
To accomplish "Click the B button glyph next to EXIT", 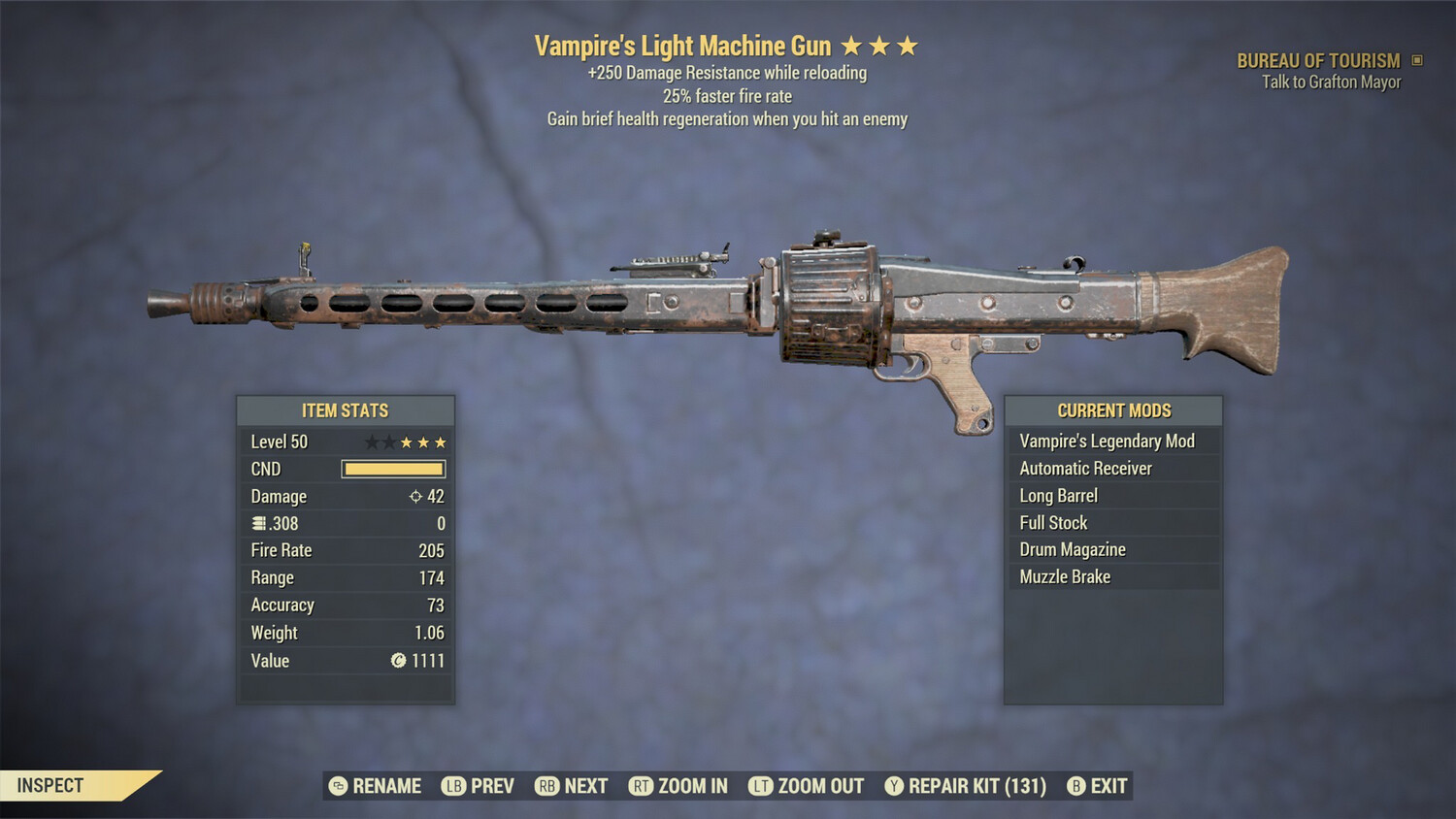I will [x=1074, y=786].
